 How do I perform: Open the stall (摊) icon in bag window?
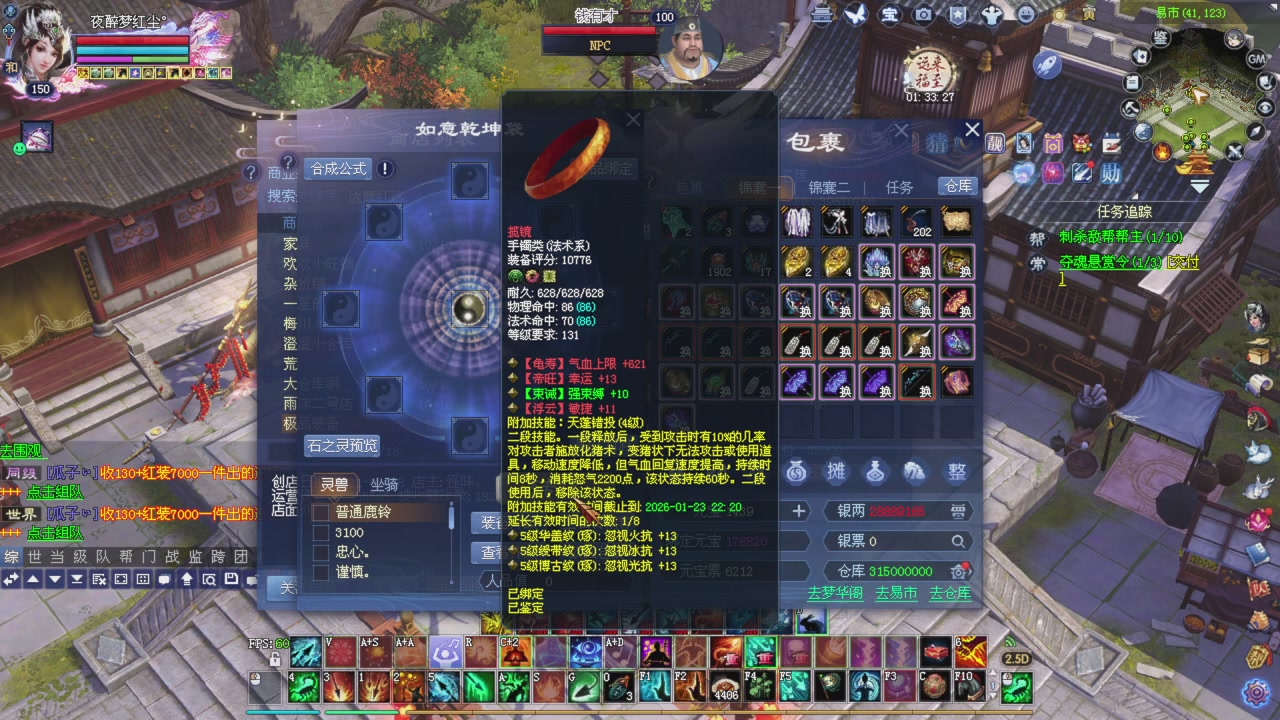point(836,470)
